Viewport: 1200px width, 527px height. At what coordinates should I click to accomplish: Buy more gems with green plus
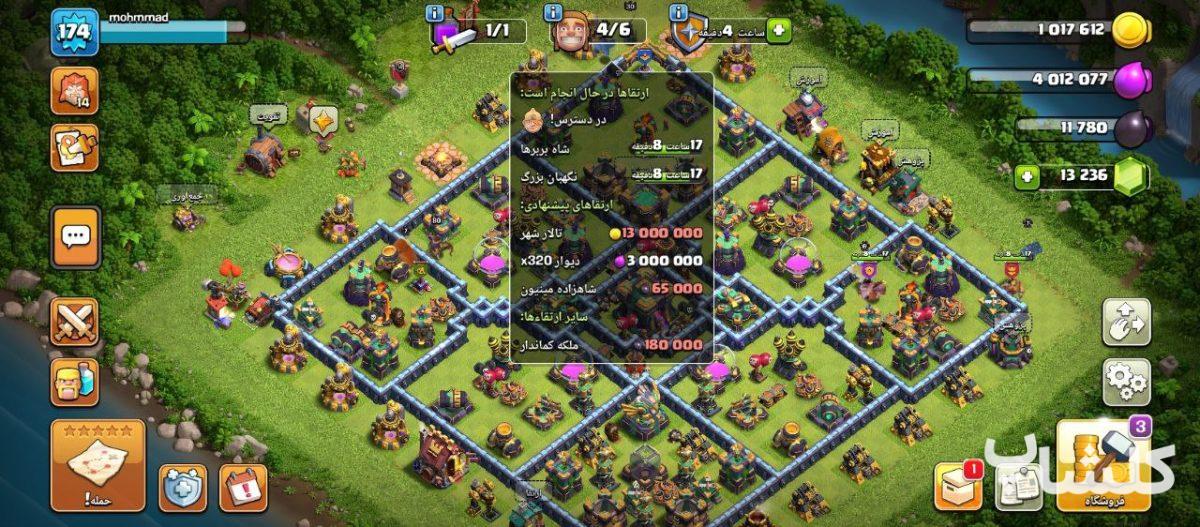coord(1024,178)
